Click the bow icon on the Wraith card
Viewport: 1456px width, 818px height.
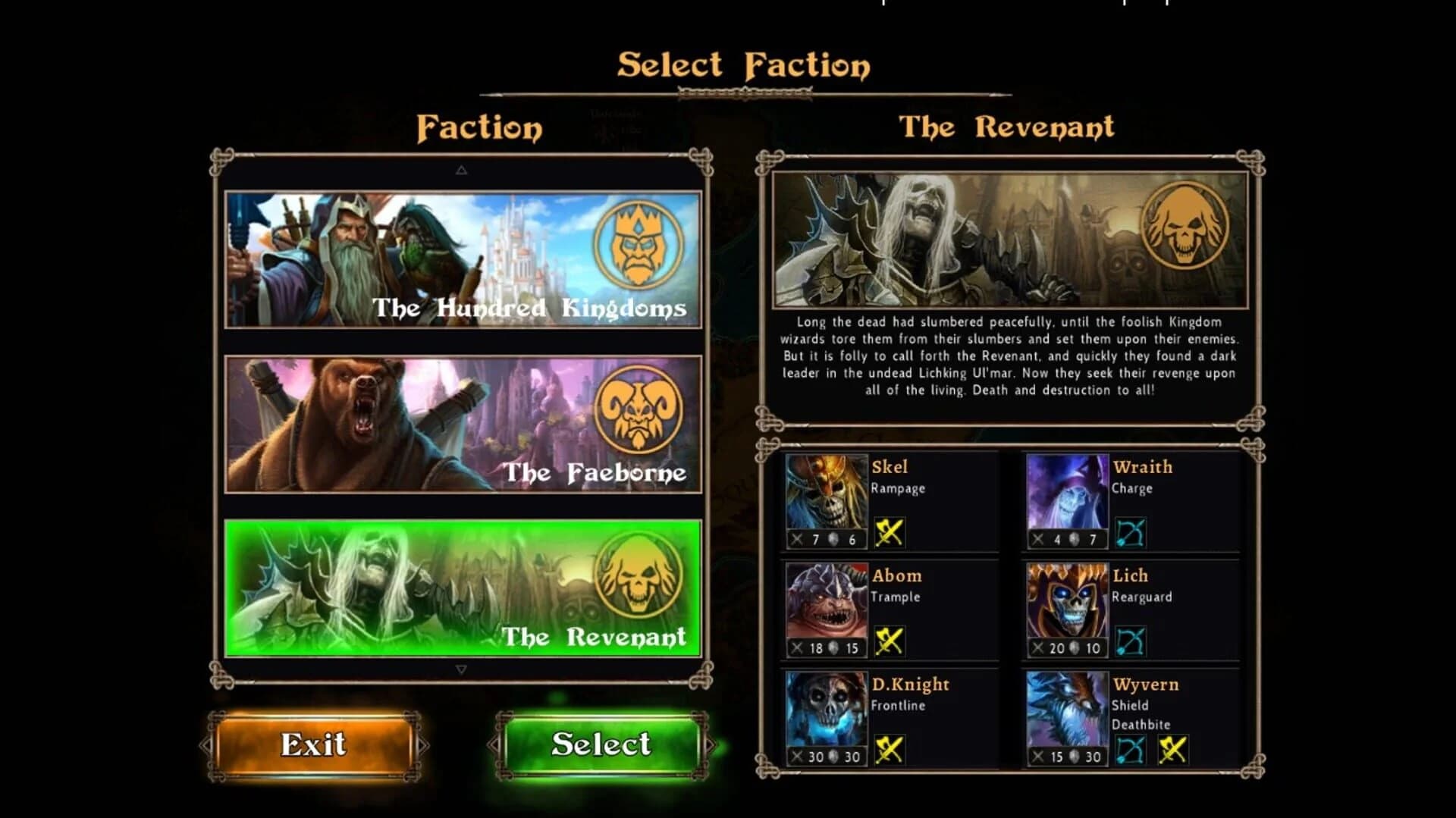[x=1130, y=531]
